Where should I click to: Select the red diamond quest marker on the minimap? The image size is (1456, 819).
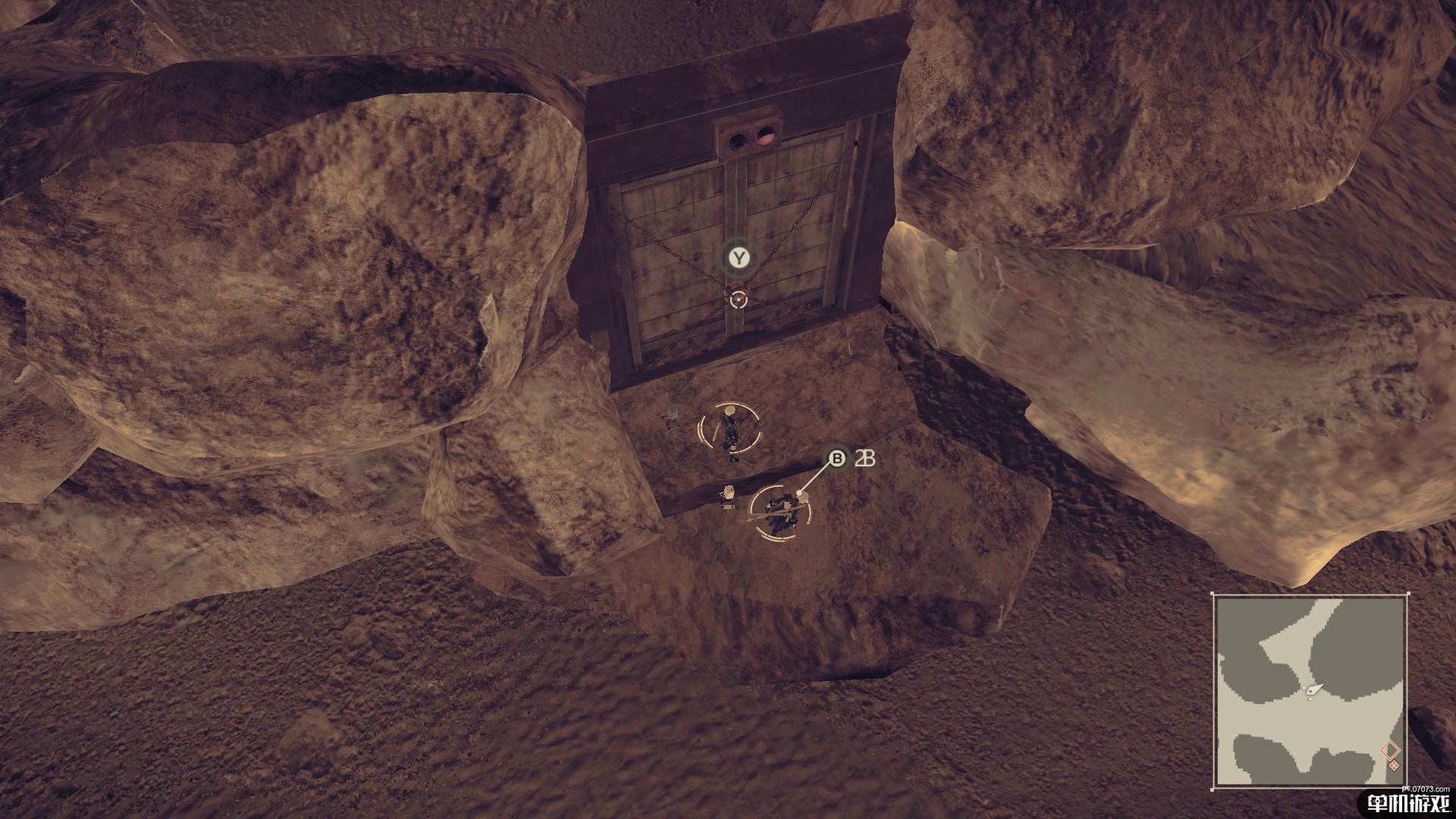1389,751
